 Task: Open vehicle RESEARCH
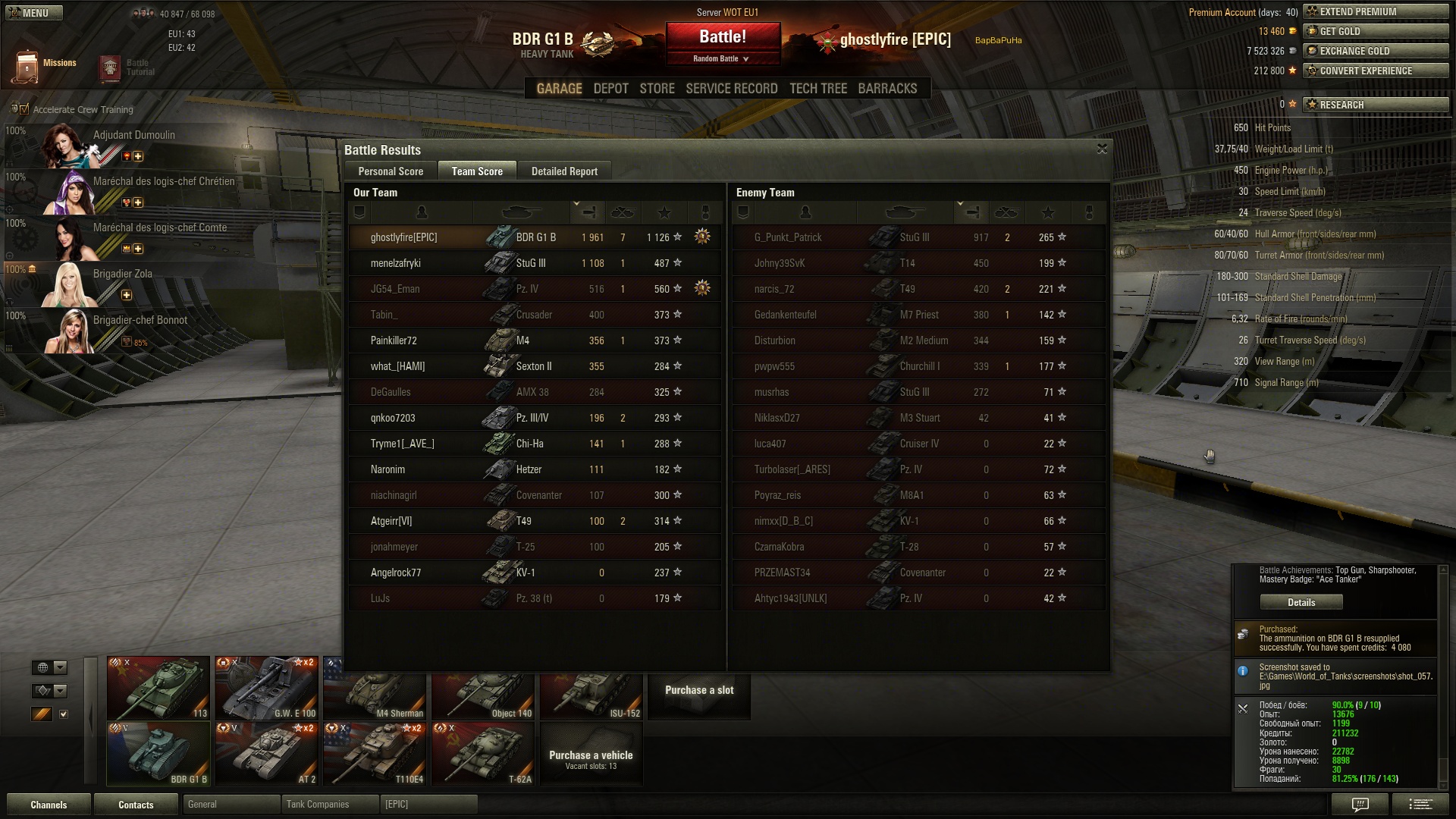click(x=1376, y=105)
